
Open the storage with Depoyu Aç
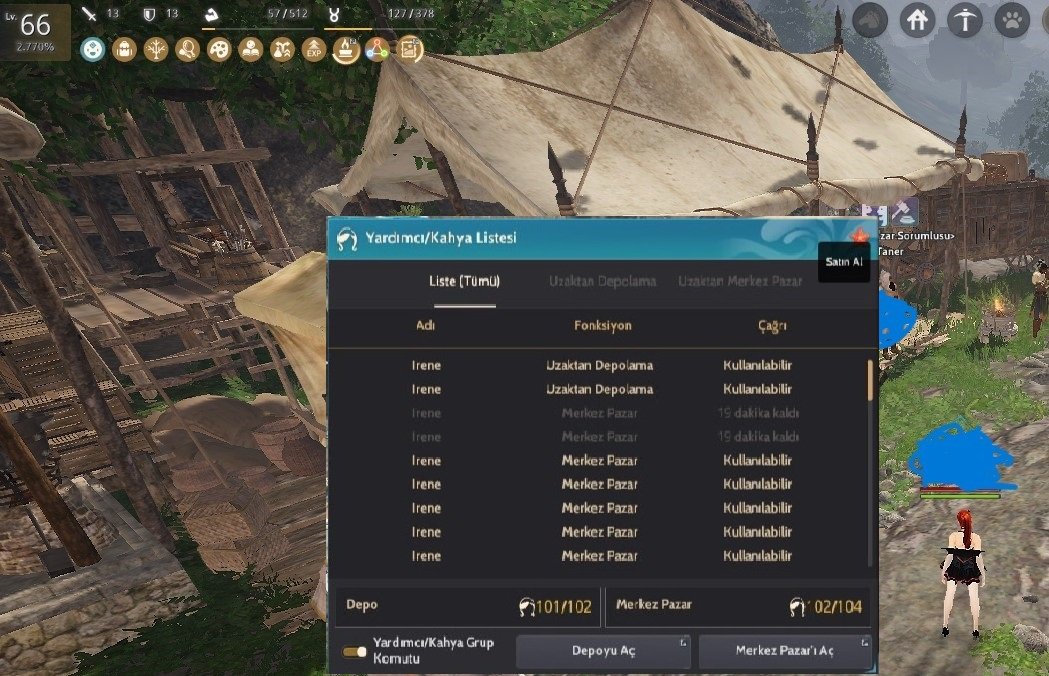(602, 651)
